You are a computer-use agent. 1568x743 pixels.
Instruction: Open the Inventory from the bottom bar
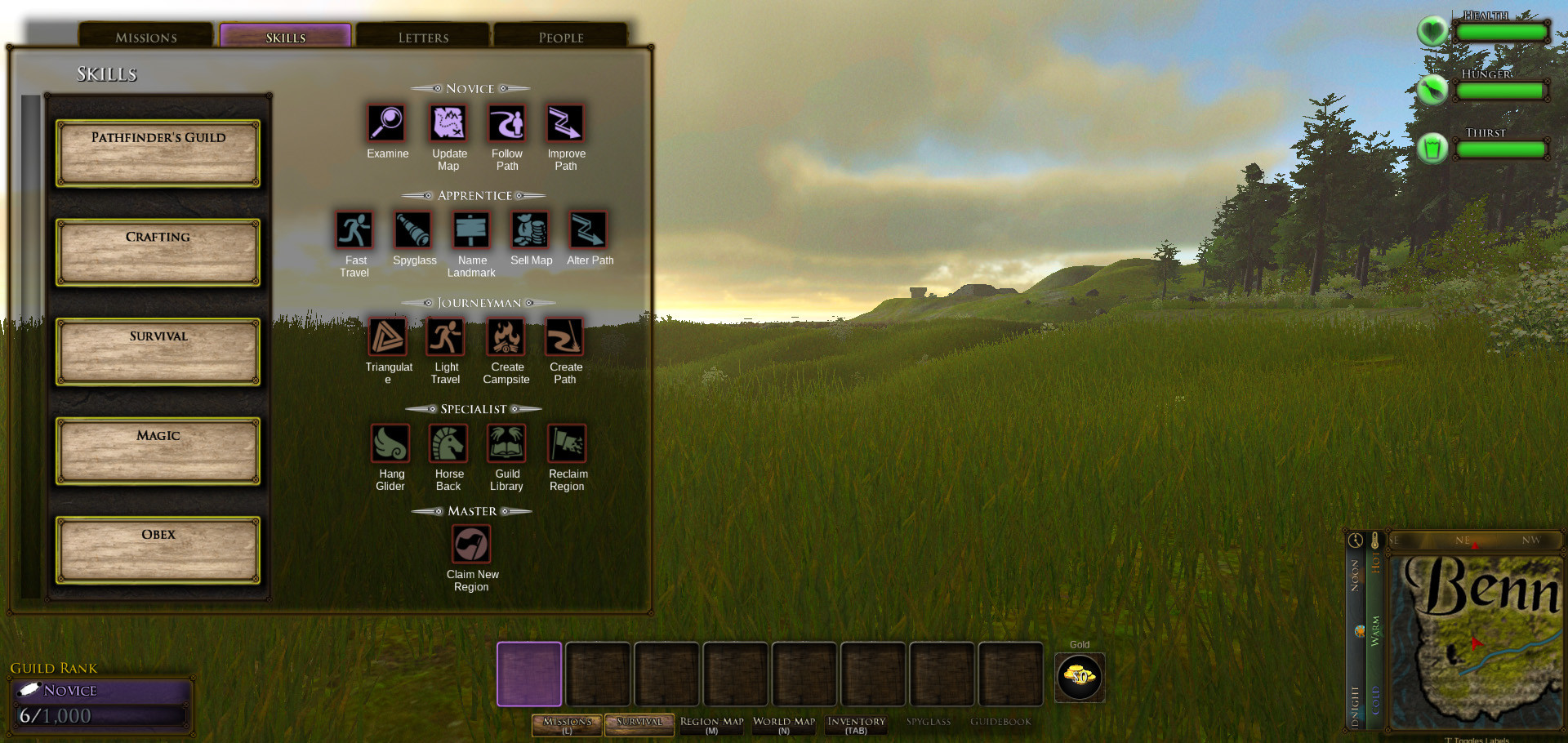(x=856, y=724)
